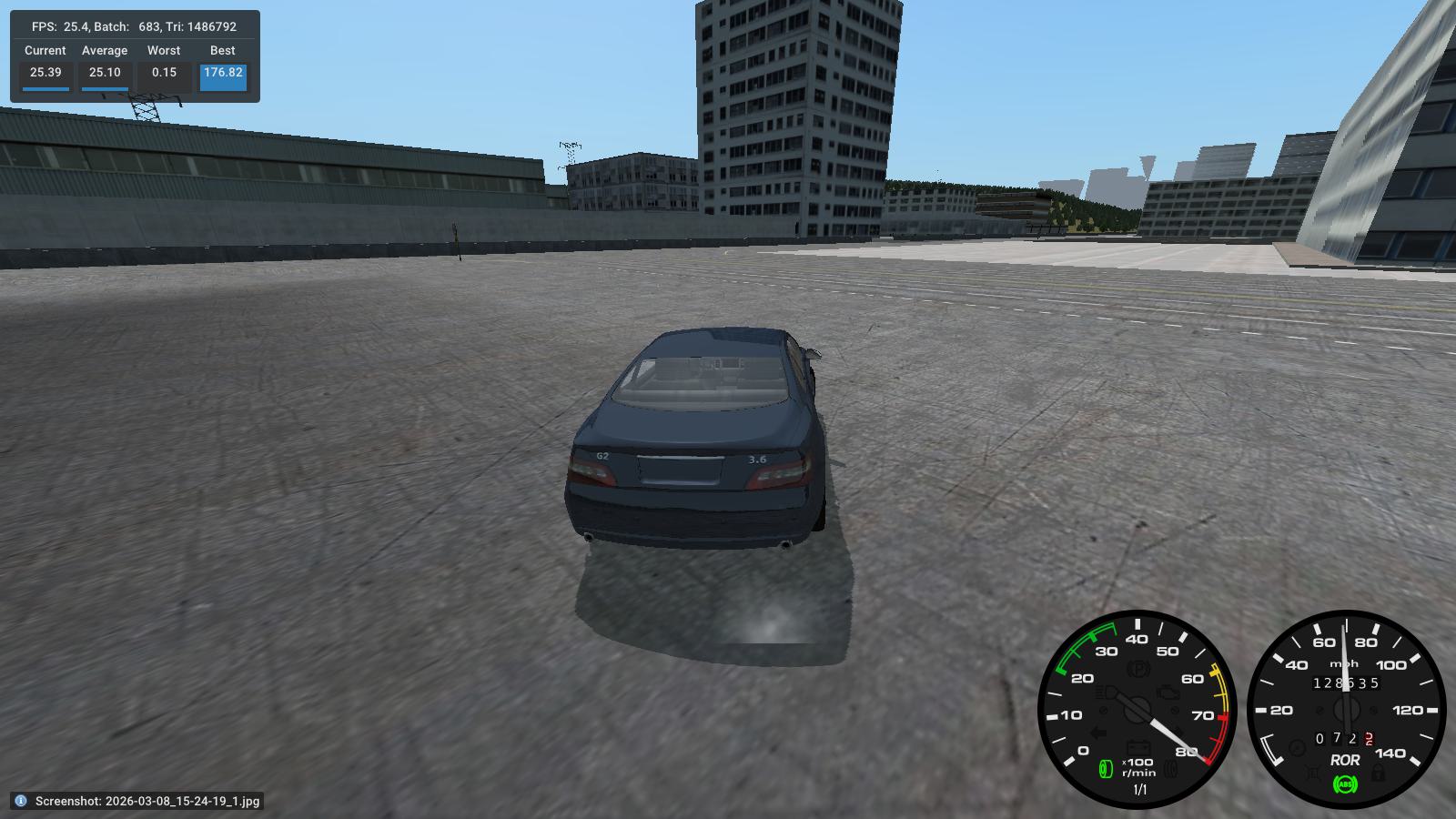The height and width of the screenshot is (819, 1456).
Task: Click the left turn signal arrow icon
Action: point(1098,732)
